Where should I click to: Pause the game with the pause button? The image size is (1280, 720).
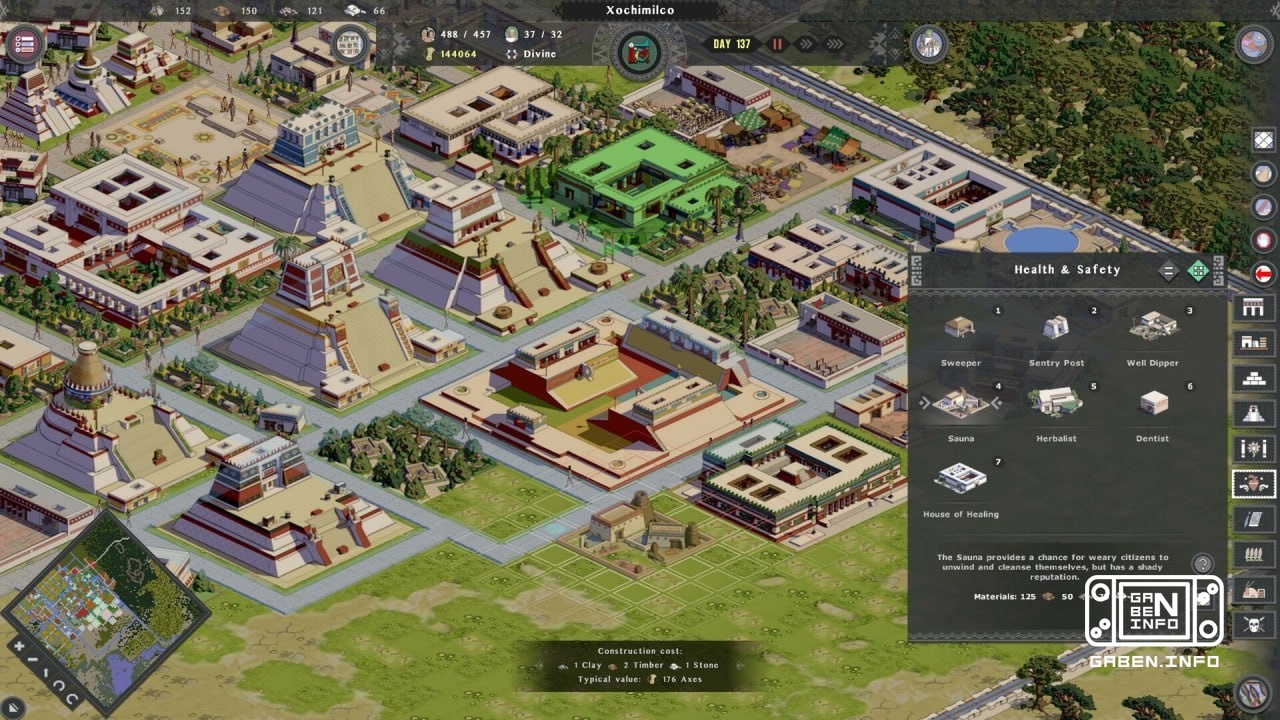[777, 43]
